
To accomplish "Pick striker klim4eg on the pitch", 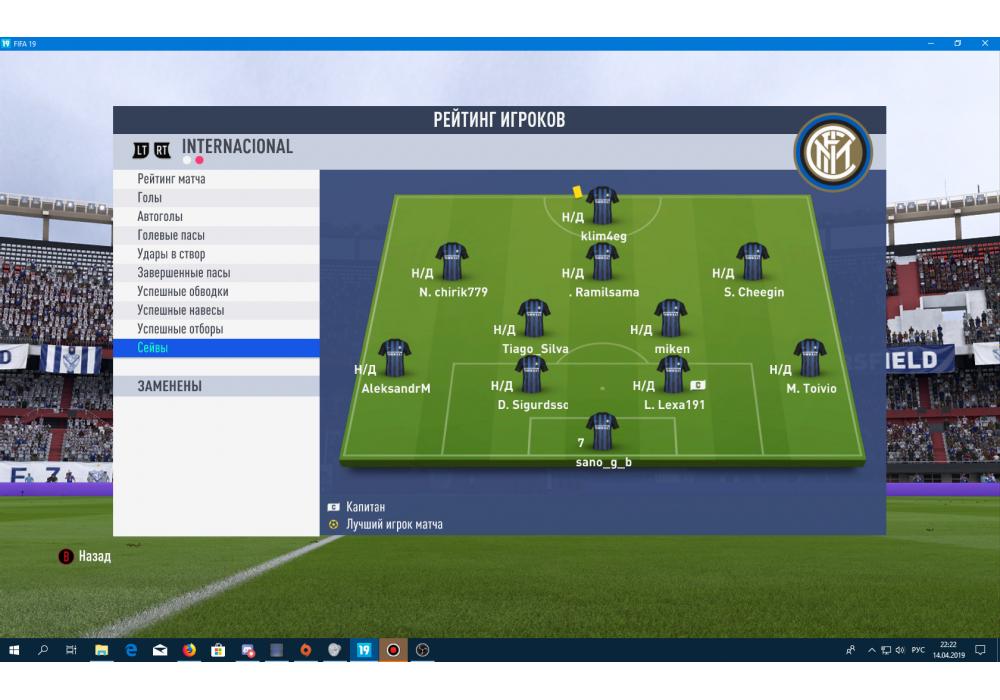I will (602, 205).
